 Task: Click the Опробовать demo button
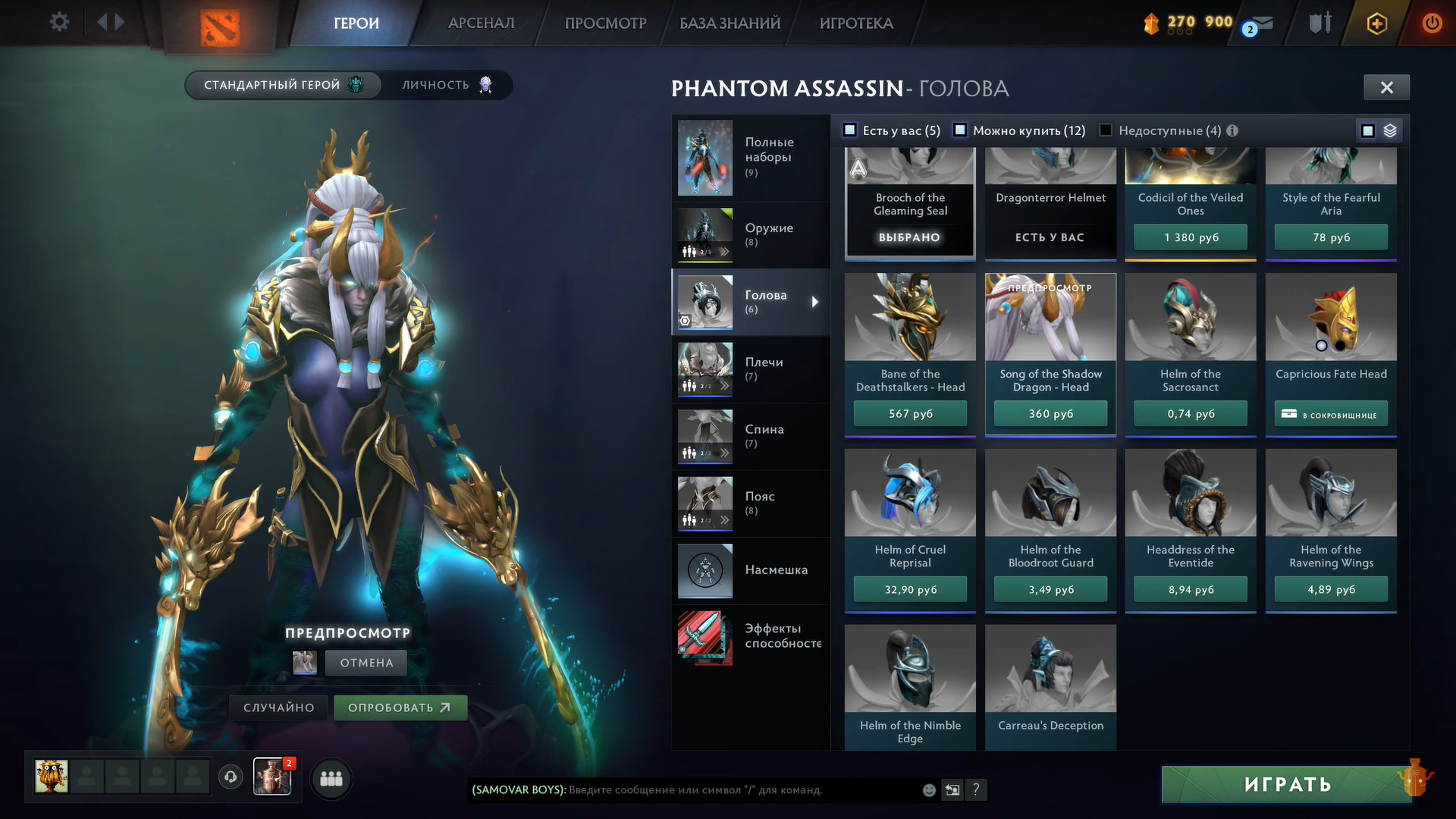pyautogui.click(x=400, y=708)
